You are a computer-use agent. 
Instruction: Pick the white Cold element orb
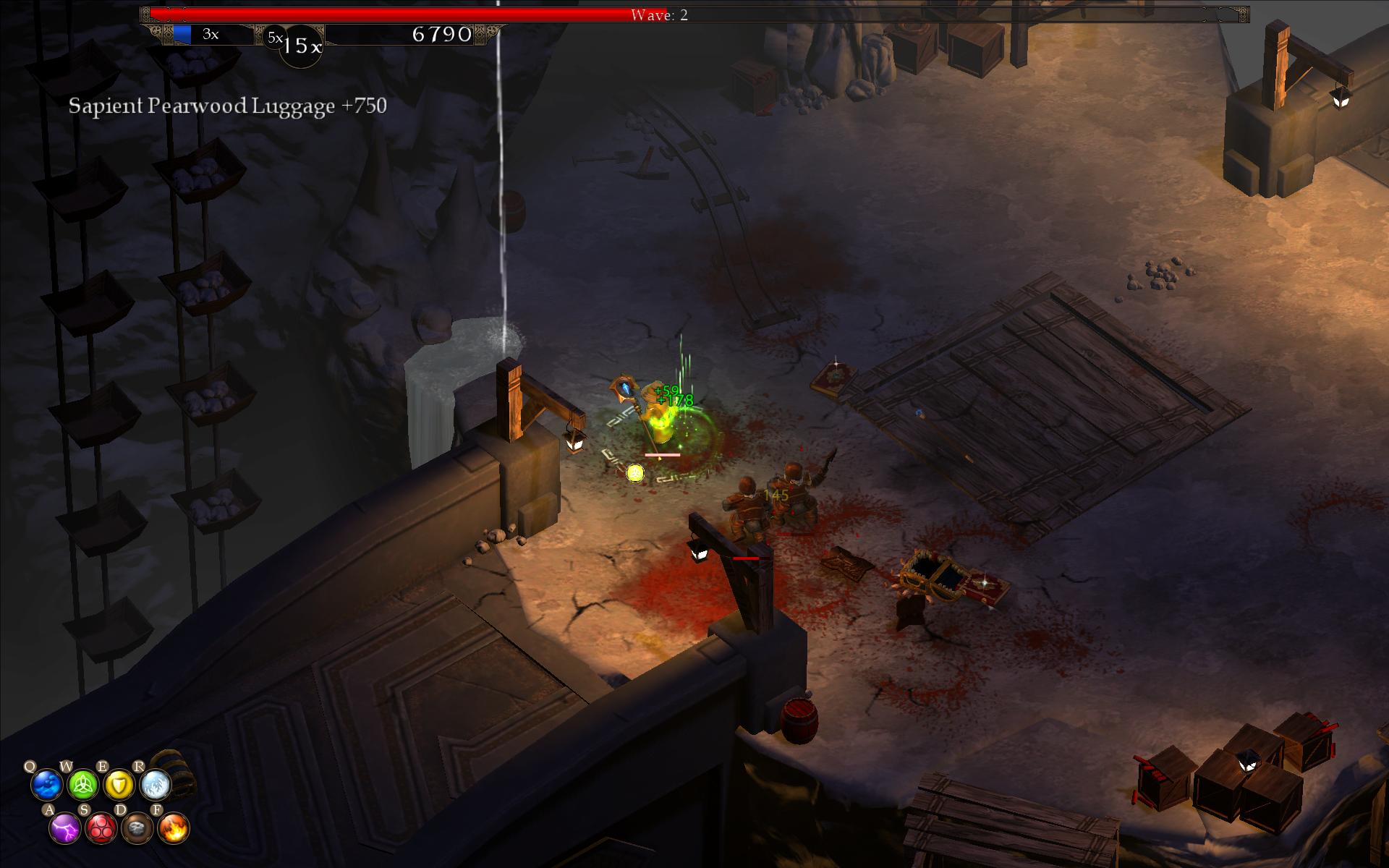coord(155,784)
